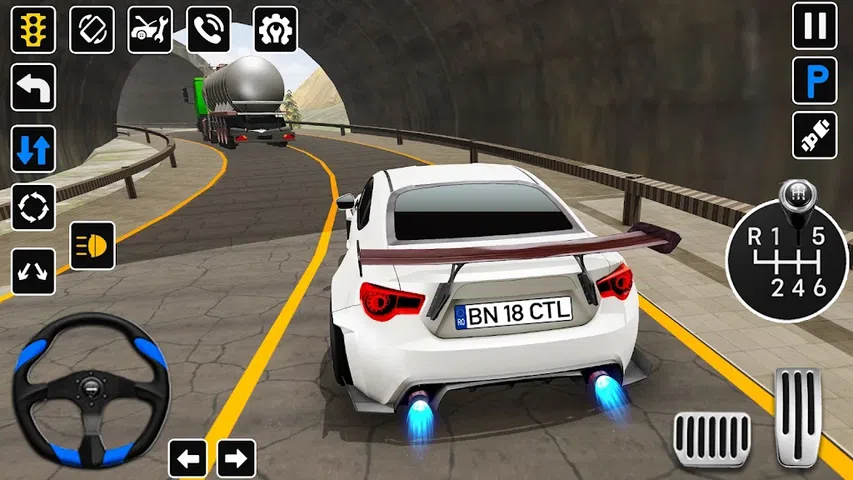The image size is (853, 480).
Task: Engage the blue P parking button
Action: click(x=815, y=80)
